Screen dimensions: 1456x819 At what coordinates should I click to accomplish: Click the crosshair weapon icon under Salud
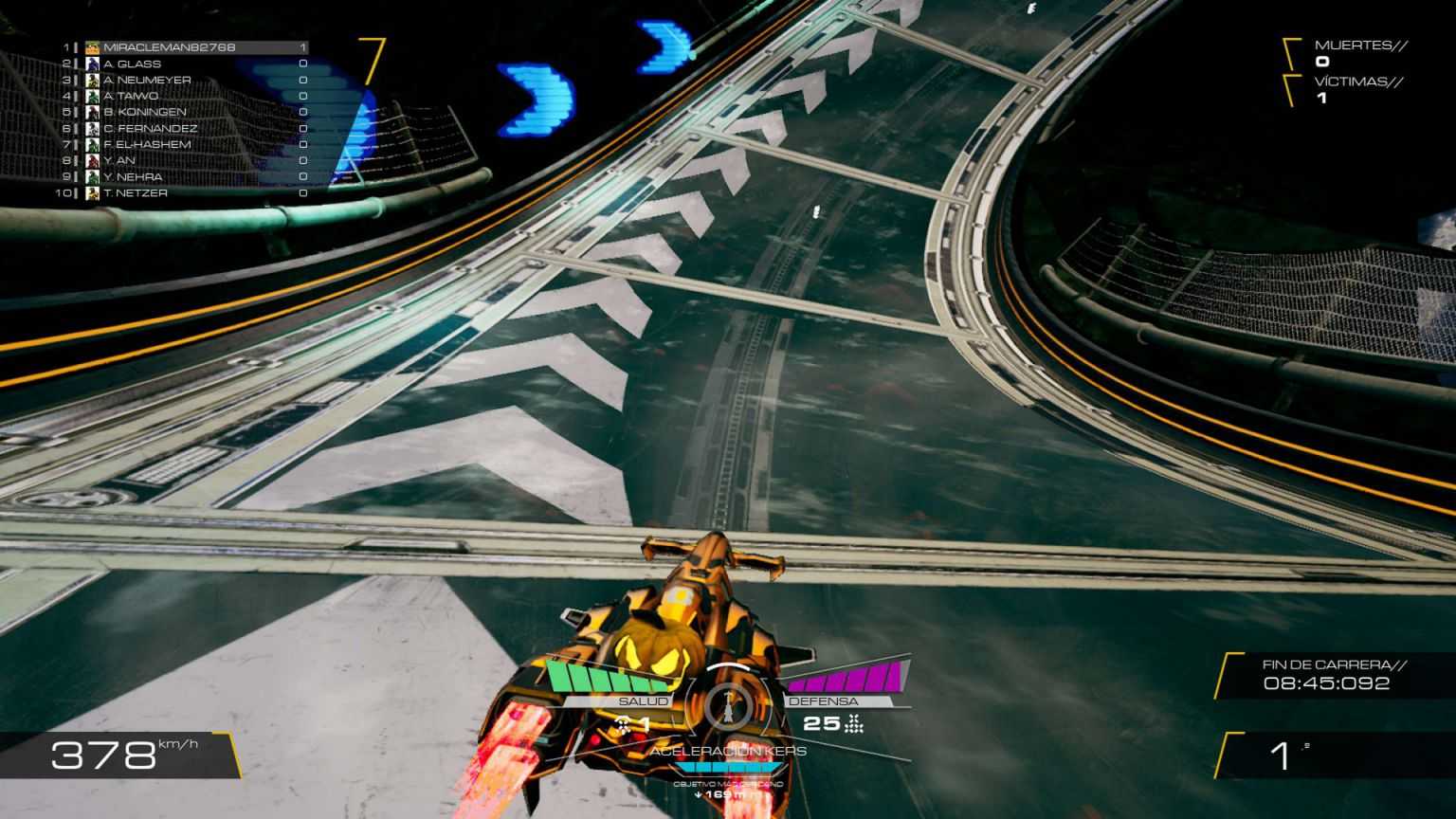(x=623, y=725)
